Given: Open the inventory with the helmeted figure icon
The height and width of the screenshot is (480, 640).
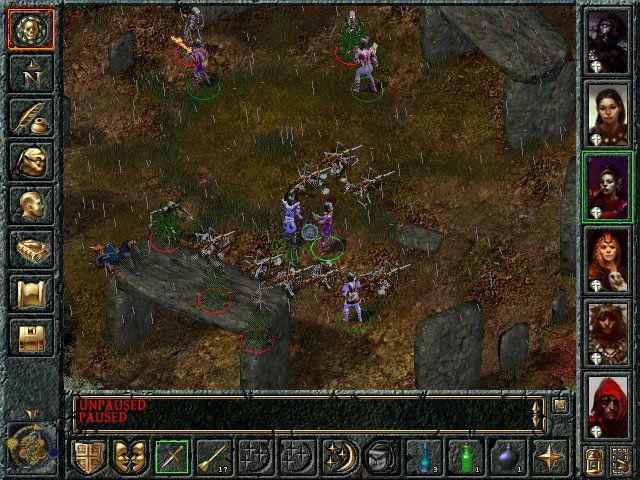Looking at the screenshot, I should pos(30,161).
